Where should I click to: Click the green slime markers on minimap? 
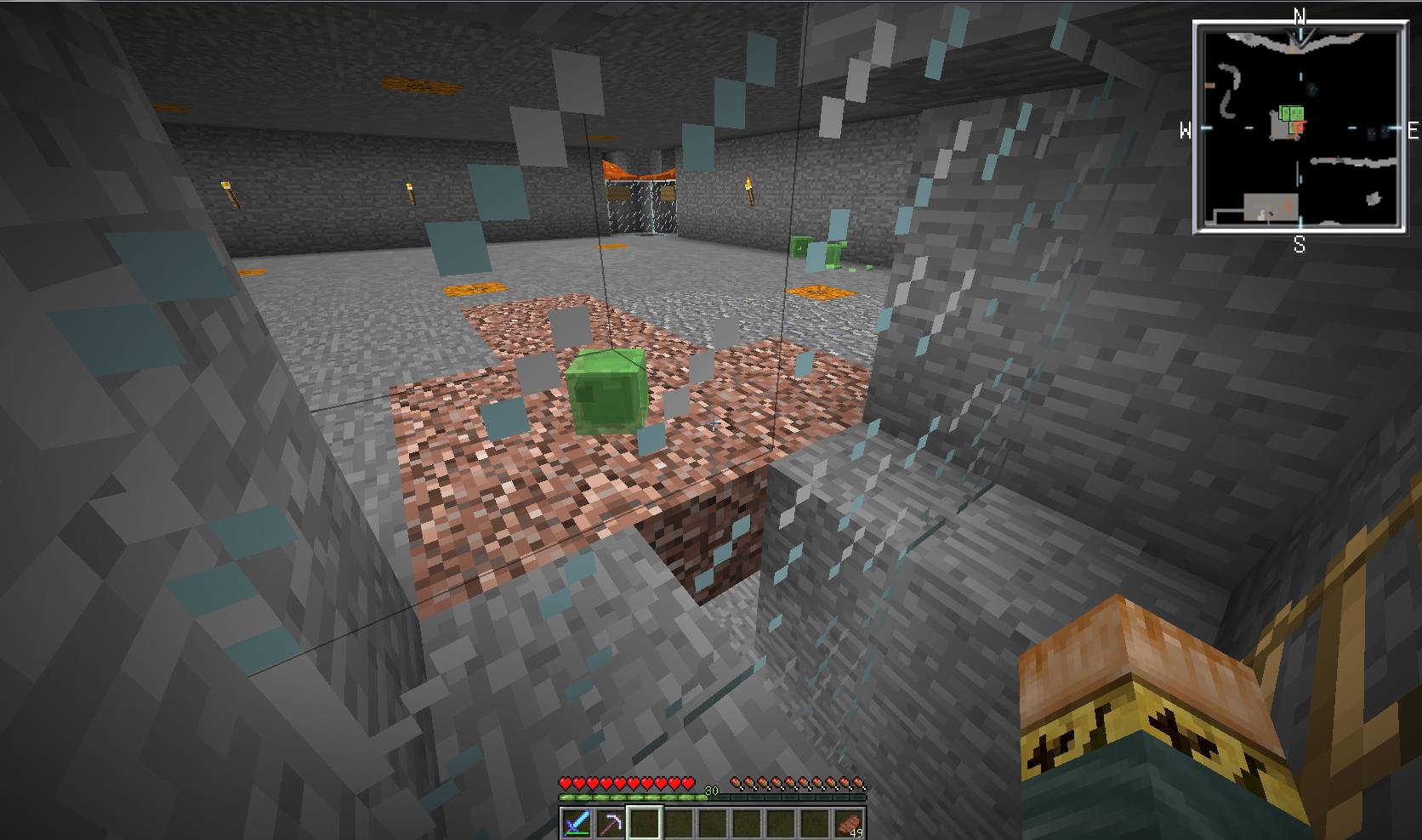click(x=1291, y=113)
